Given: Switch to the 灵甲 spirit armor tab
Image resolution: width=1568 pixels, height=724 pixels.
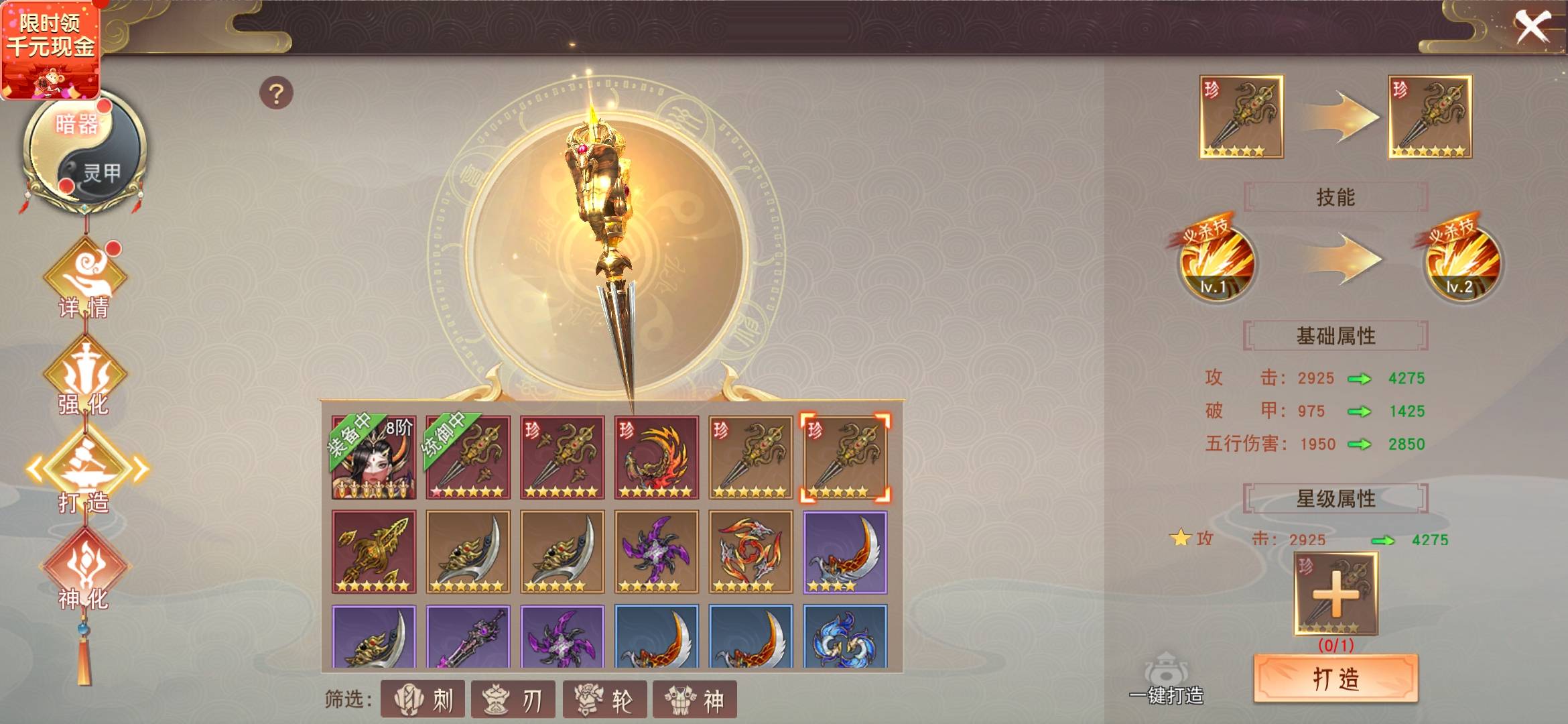Looking at the screenshot, I should 101,173.
